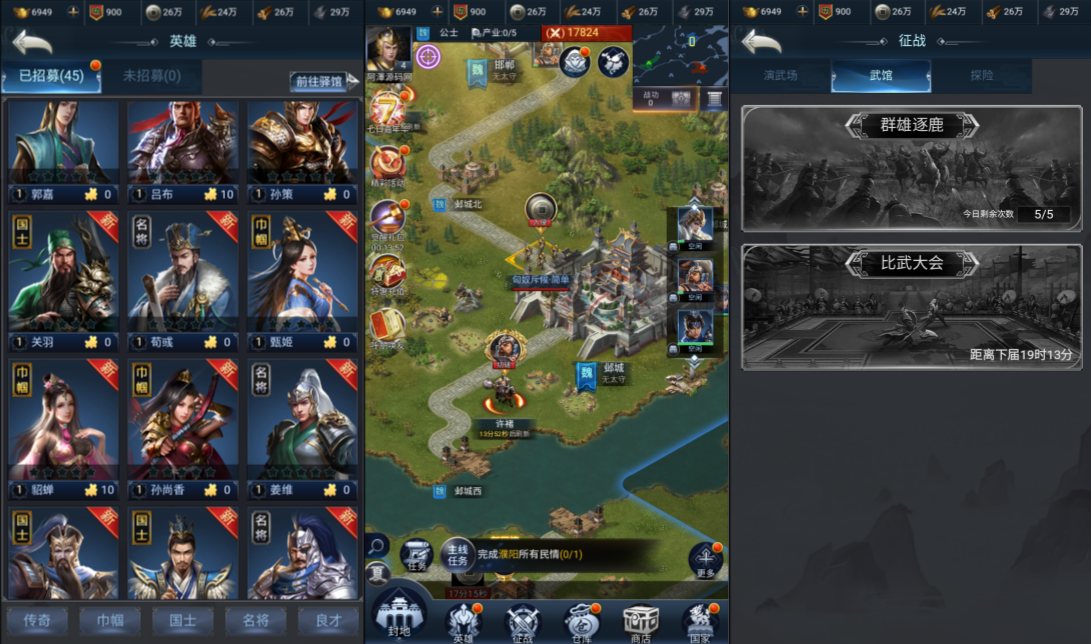This screenshot has height=644, width=1091.
Task: Click the magnifying glass search icon
Action: coord(377,545)
